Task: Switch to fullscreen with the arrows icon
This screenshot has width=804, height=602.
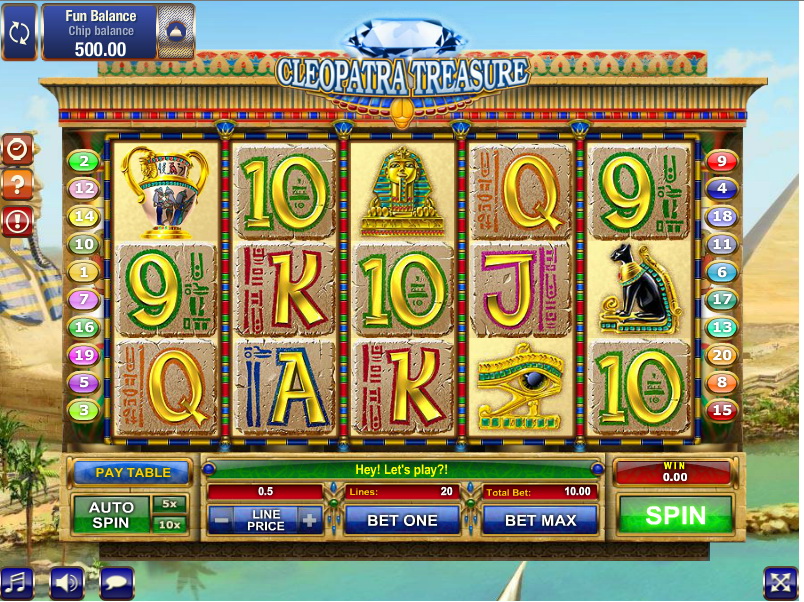Action: (x=779, y=583)
